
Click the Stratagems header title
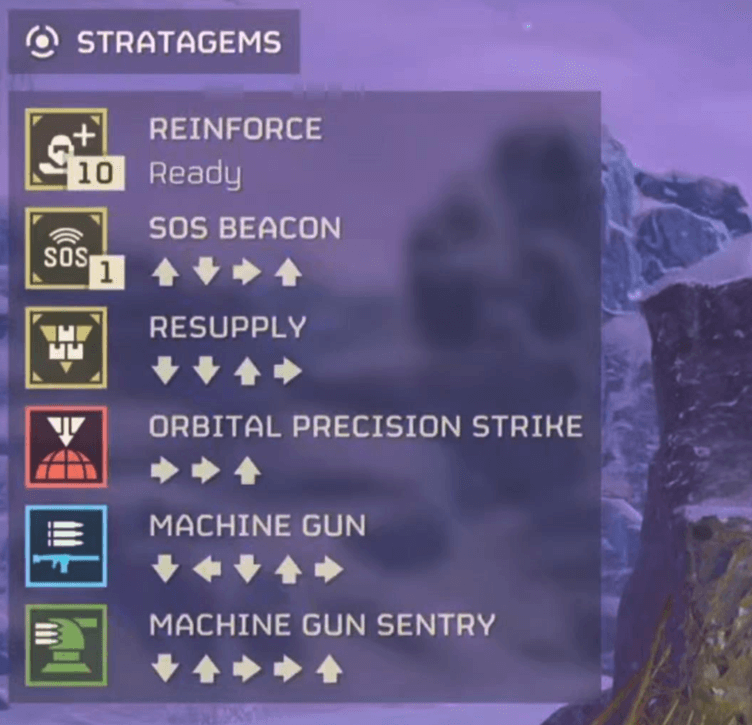tap(179, 43)
